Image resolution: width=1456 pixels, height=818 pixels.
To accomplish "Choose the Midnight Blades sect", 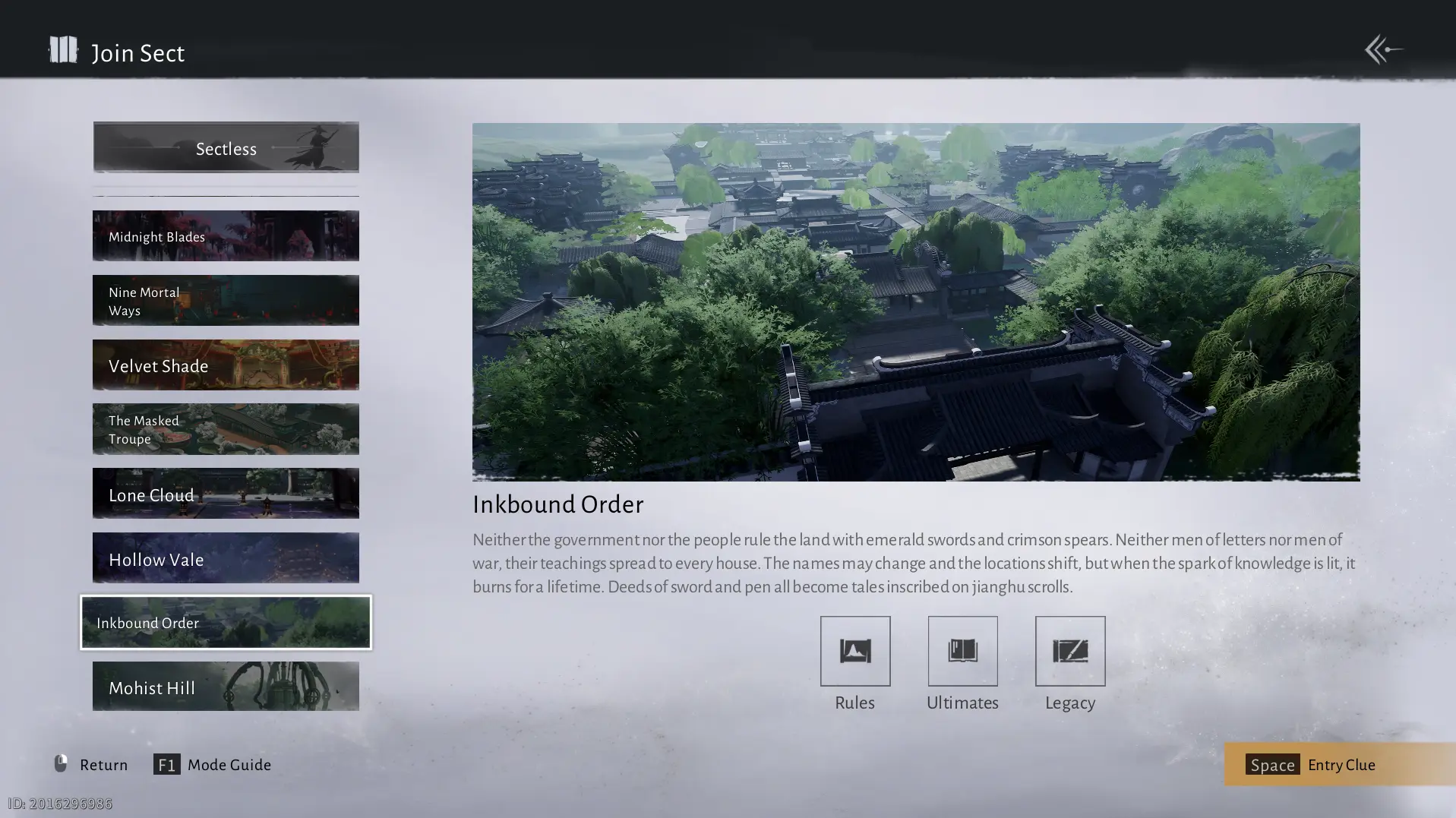I will (226, 236).
